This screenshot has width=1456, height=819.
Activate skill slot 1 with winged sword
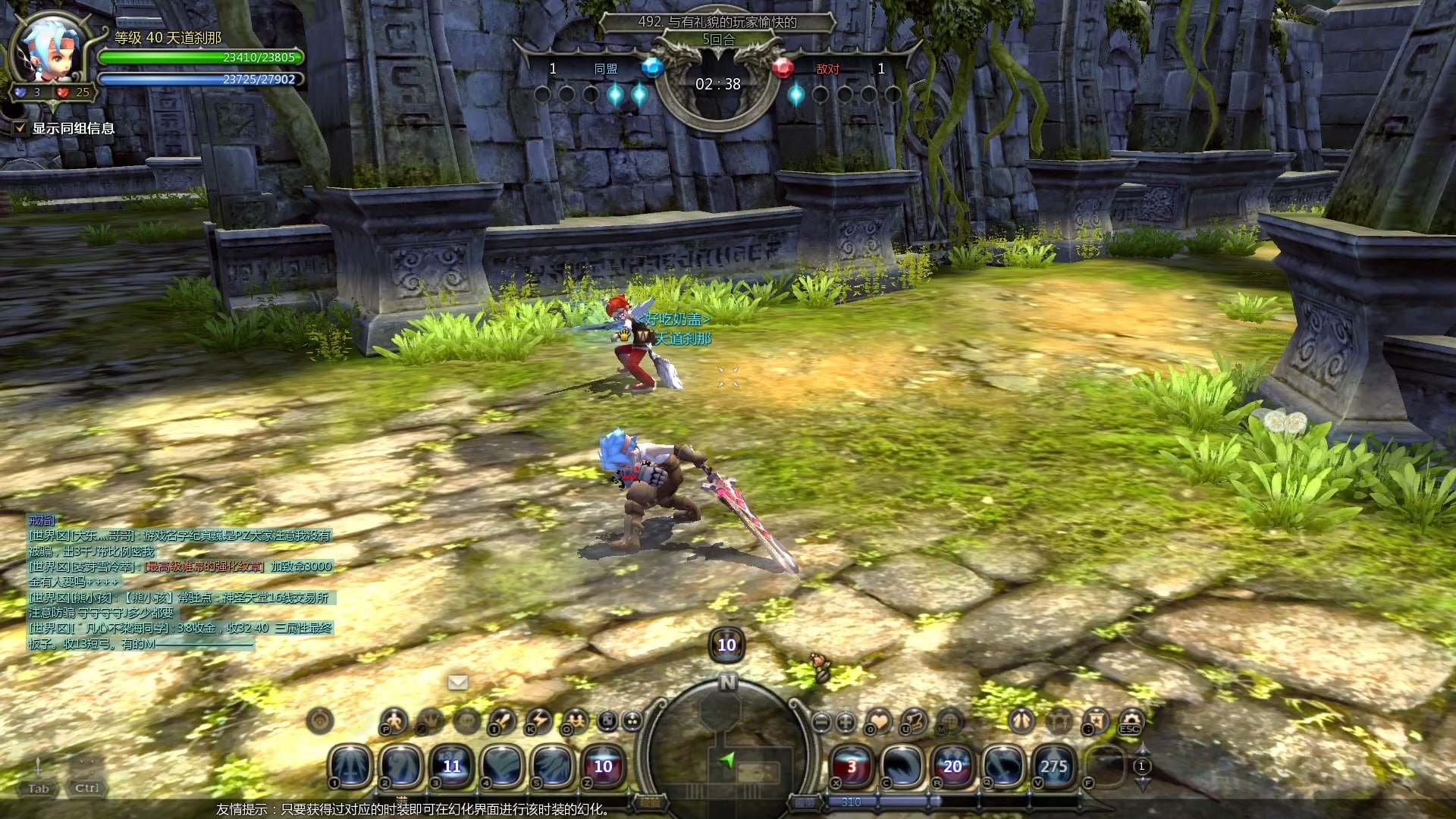click(x=351, y=765)
